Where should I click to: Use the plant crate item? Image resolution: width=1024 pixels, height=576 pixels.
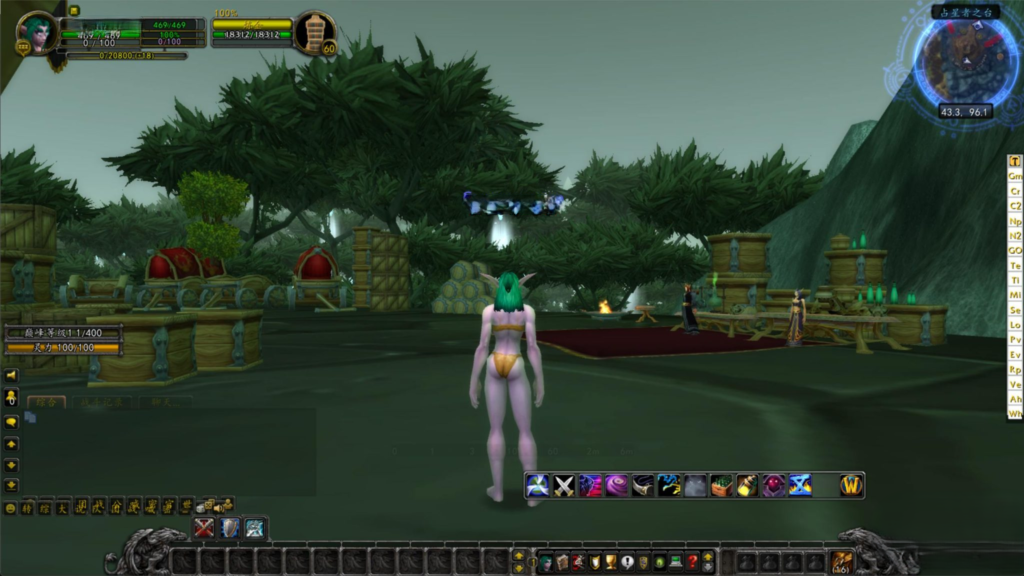point(721,486)
